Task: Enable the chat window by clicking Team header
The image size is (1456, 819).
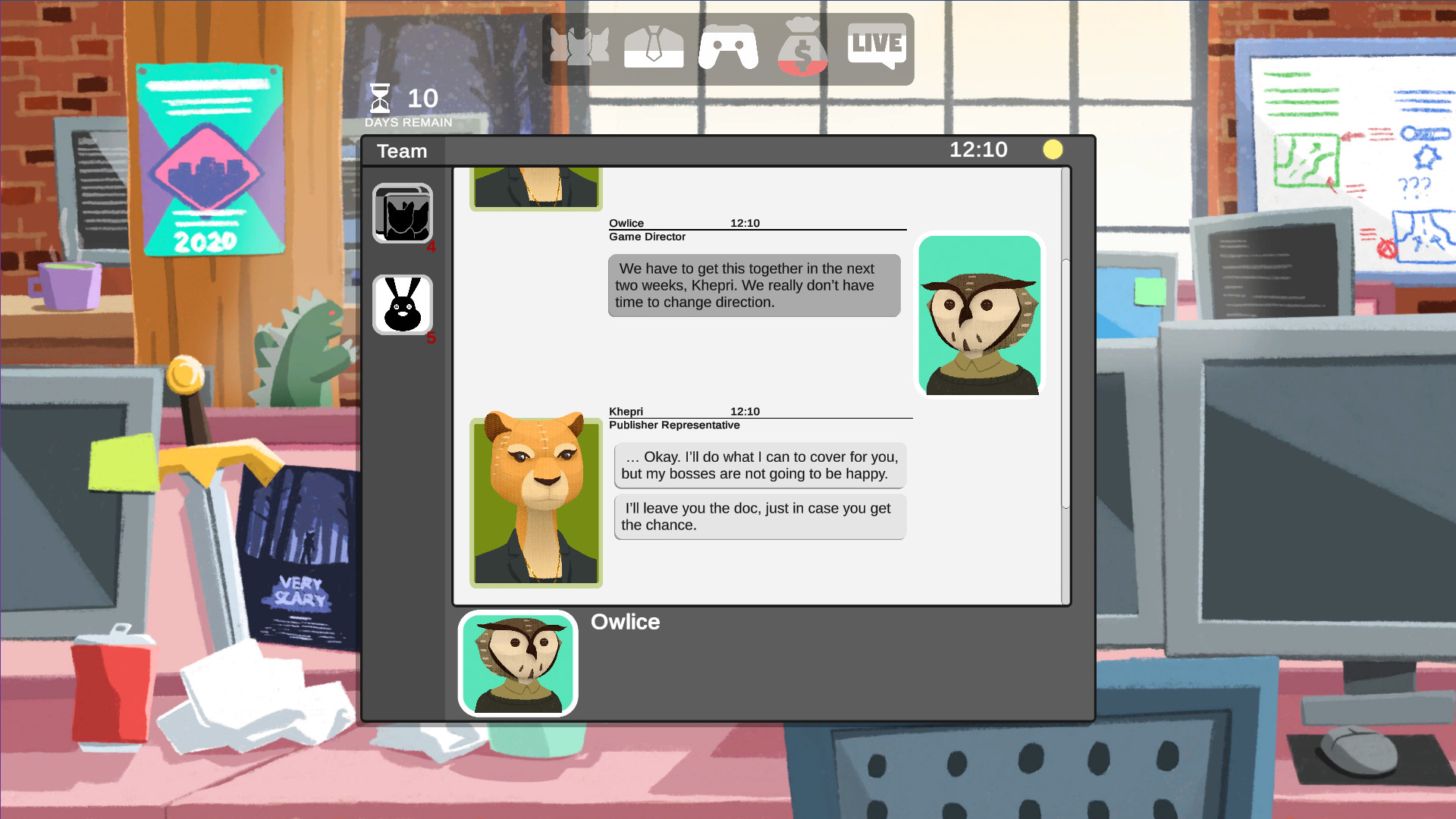Action: click(401, 151)
